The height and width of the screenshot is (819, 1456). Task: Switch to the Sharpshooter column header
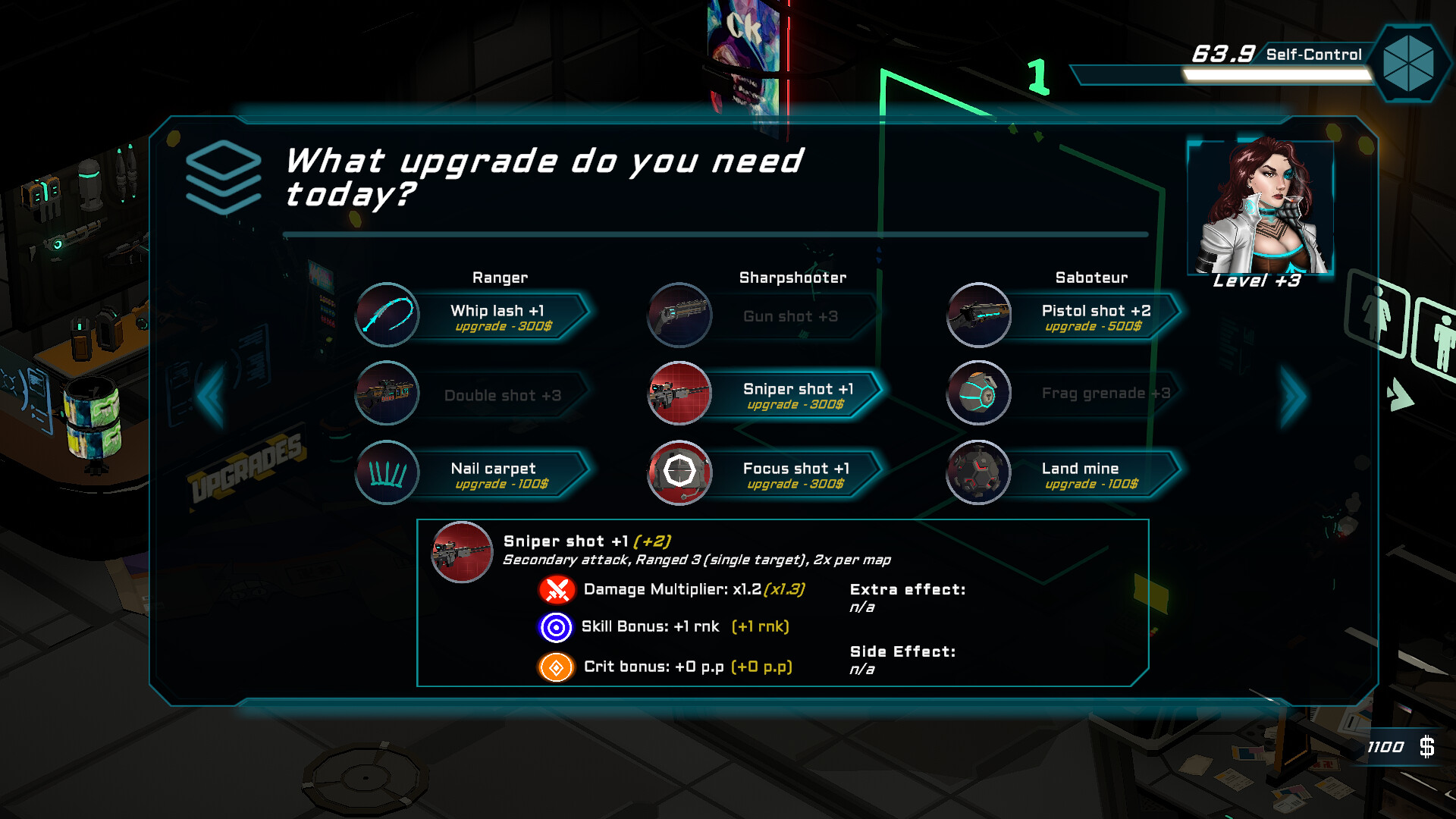[792, 278]
